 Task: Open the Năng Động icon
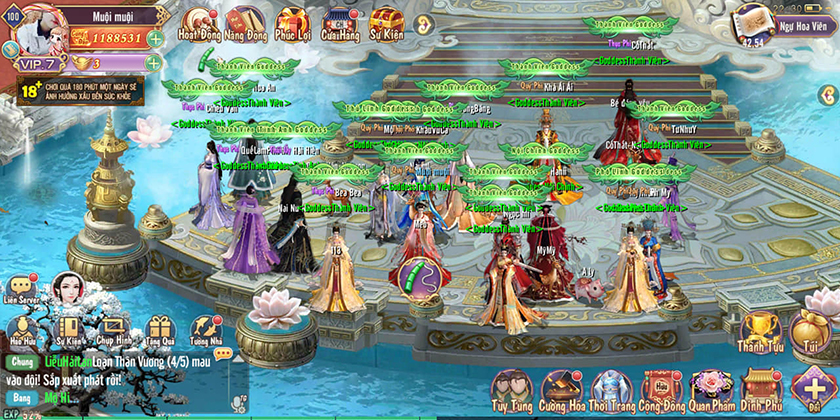click(245, 22)
